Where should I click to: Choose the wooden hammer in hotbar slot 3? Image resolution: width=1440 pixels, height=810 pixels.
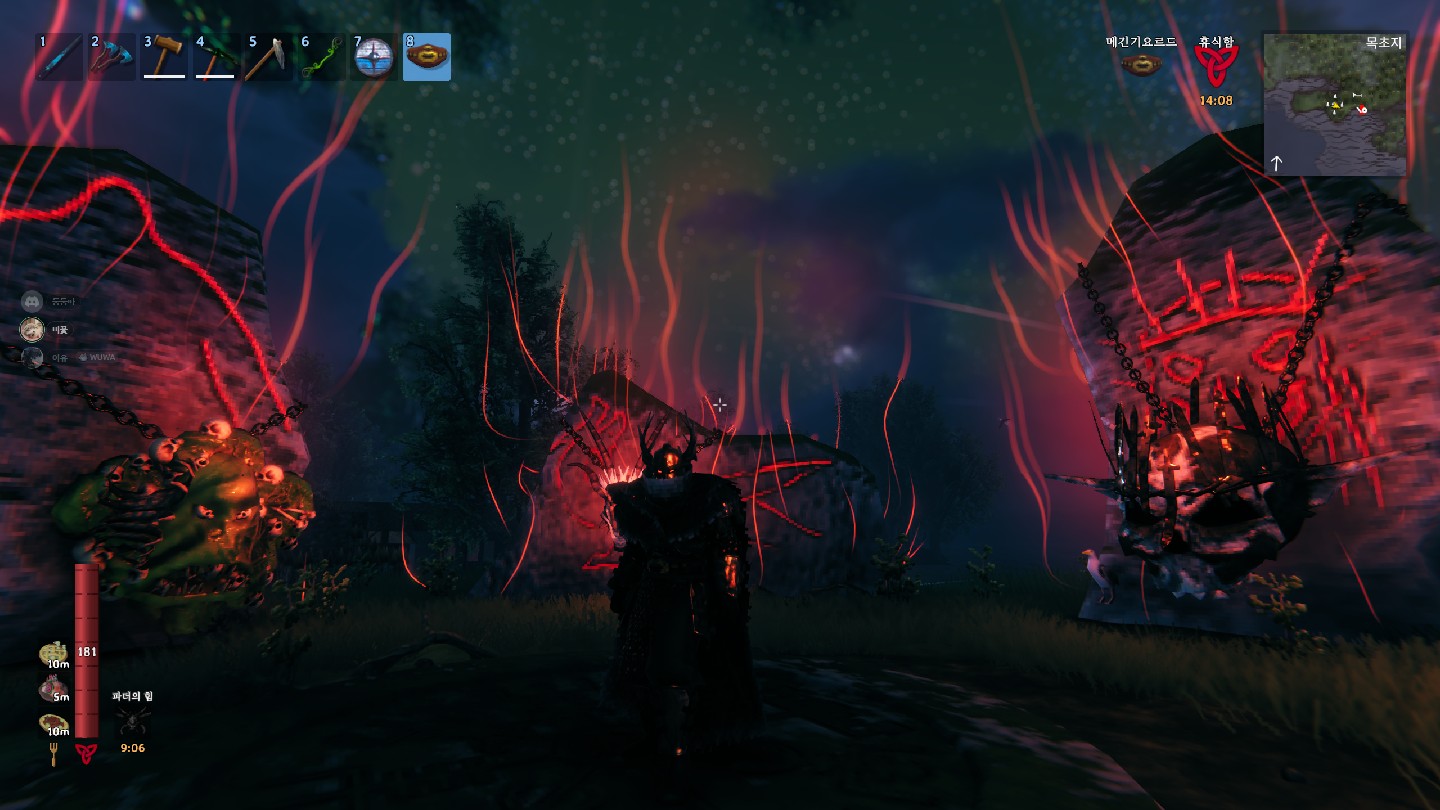coord(164,57)
